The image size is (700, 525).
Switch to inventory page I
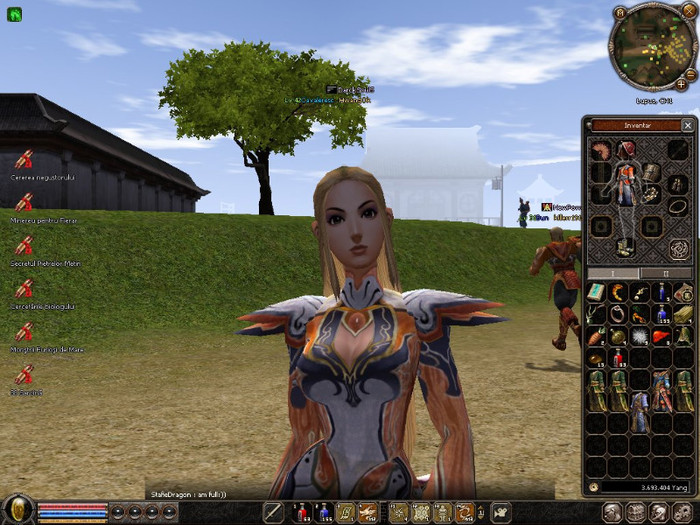612,273
